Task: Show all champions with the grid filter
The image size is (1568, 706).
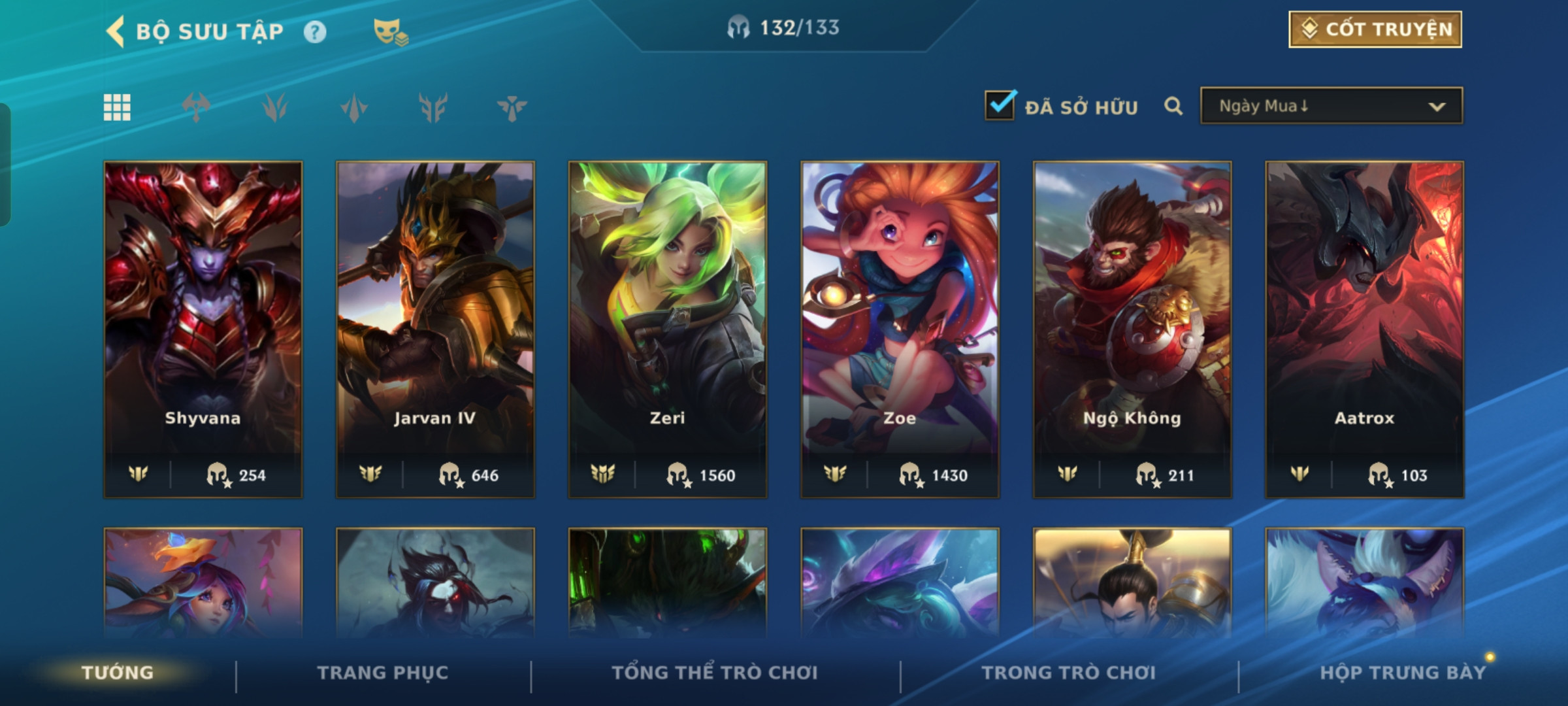Action: pyautogui.click(x=117, y=107)
